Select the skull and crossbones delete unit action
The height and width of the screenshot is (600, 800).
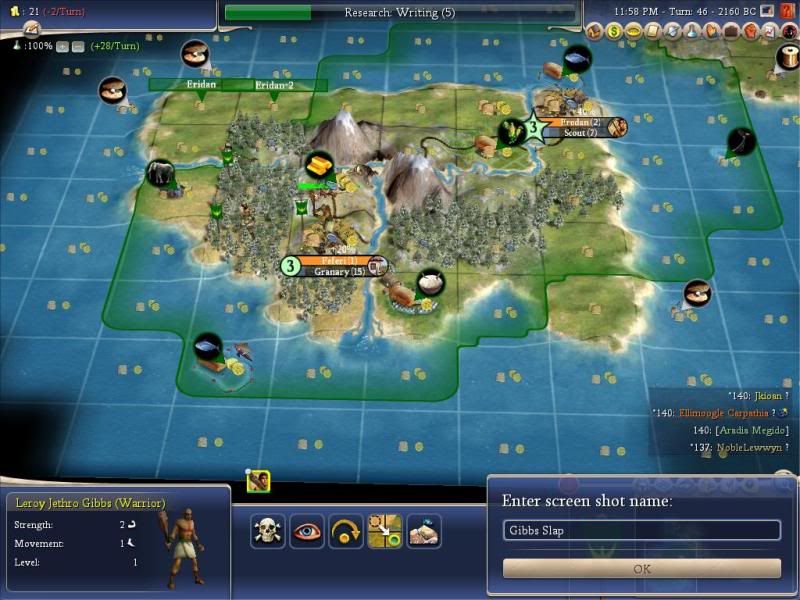tap(267, 531)
